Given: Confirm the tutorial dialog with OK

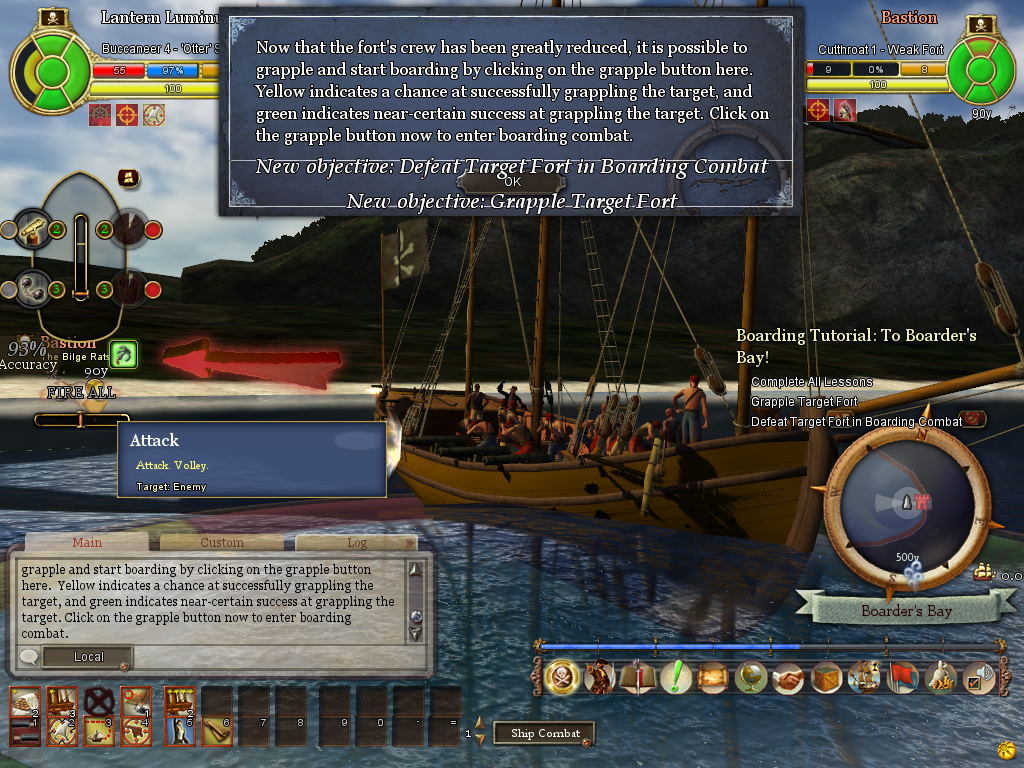Looking at the screenshot, I should 512,182.
